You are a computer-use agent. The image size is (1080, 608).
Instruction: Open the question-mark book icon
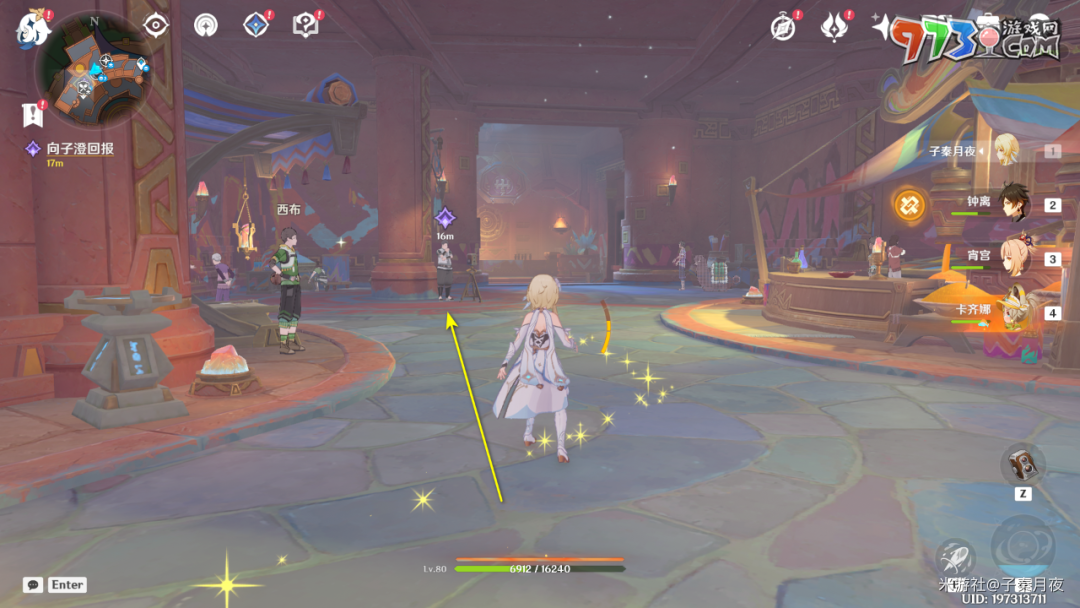pos(305,25)
